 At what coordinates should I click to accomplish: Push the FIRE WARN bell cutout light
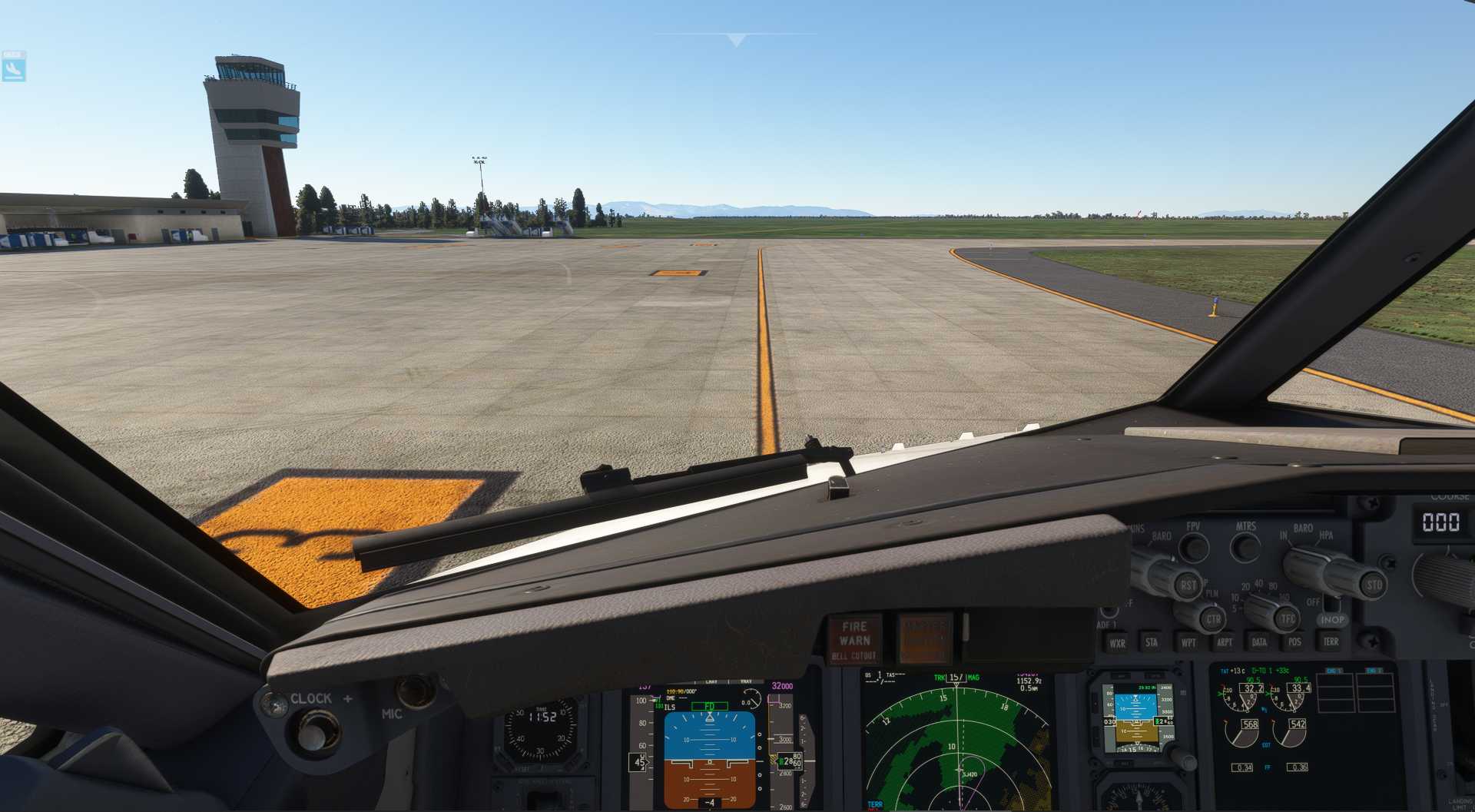tap(854, 639)
